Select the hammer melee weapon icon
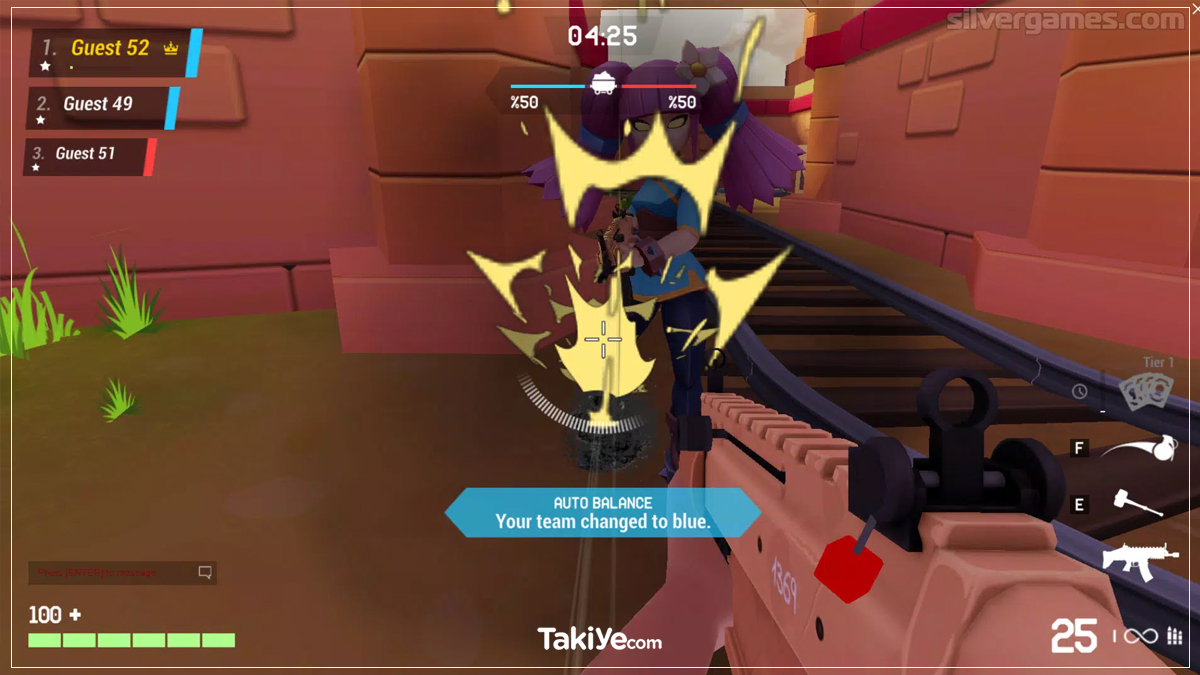The height and width of the screenshot is (675, 1200). point(1138,503)
